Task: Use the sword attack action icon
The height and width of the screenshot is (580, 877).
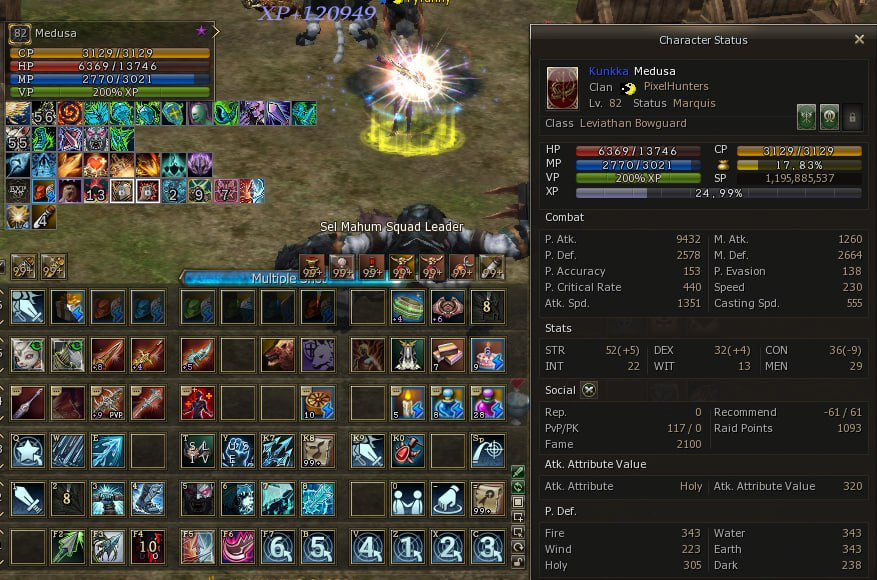Action: (x=27, y=499)
